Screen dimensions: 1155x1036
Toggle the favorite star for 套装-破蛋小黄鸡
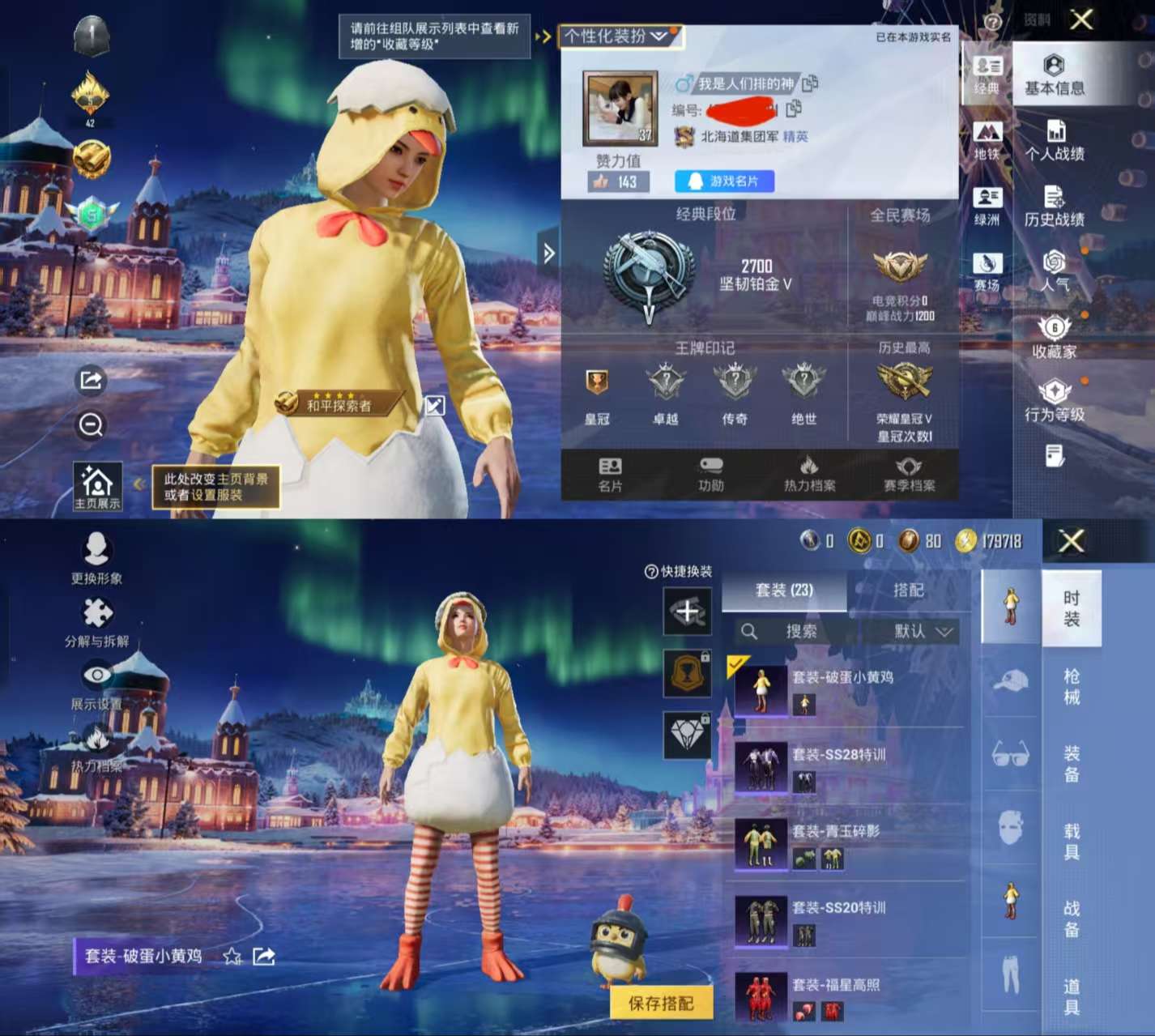click(232, 957)
